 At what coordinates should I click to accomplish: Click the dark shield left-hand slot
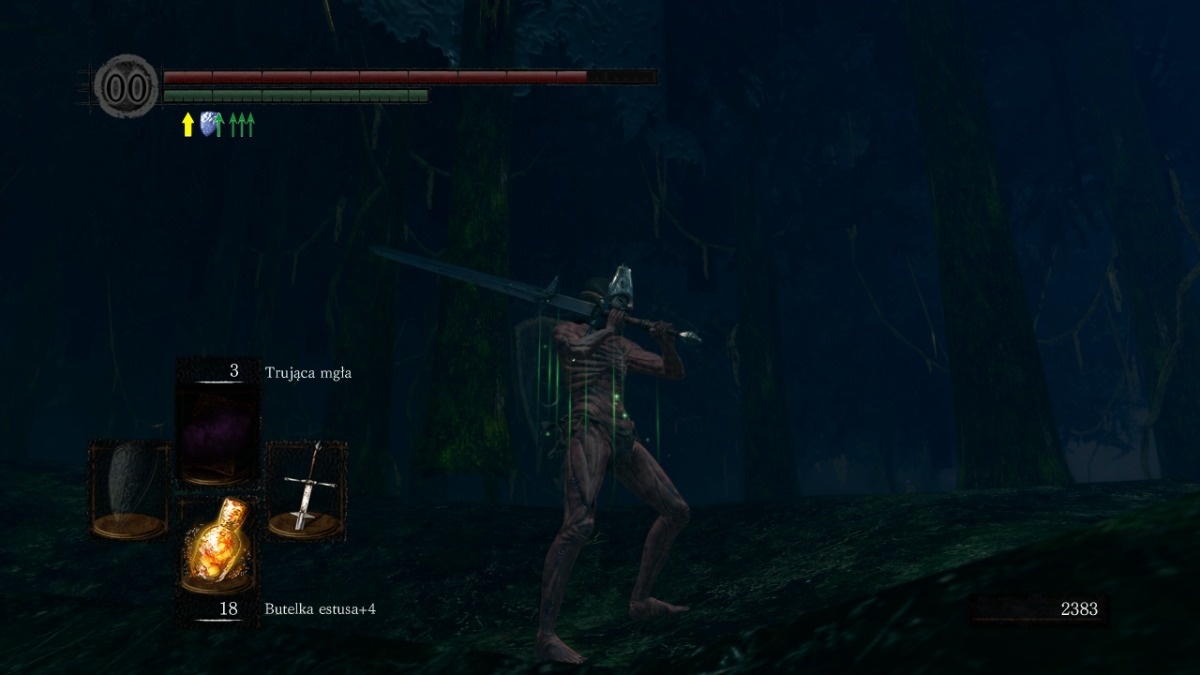(x=130, y=490)
